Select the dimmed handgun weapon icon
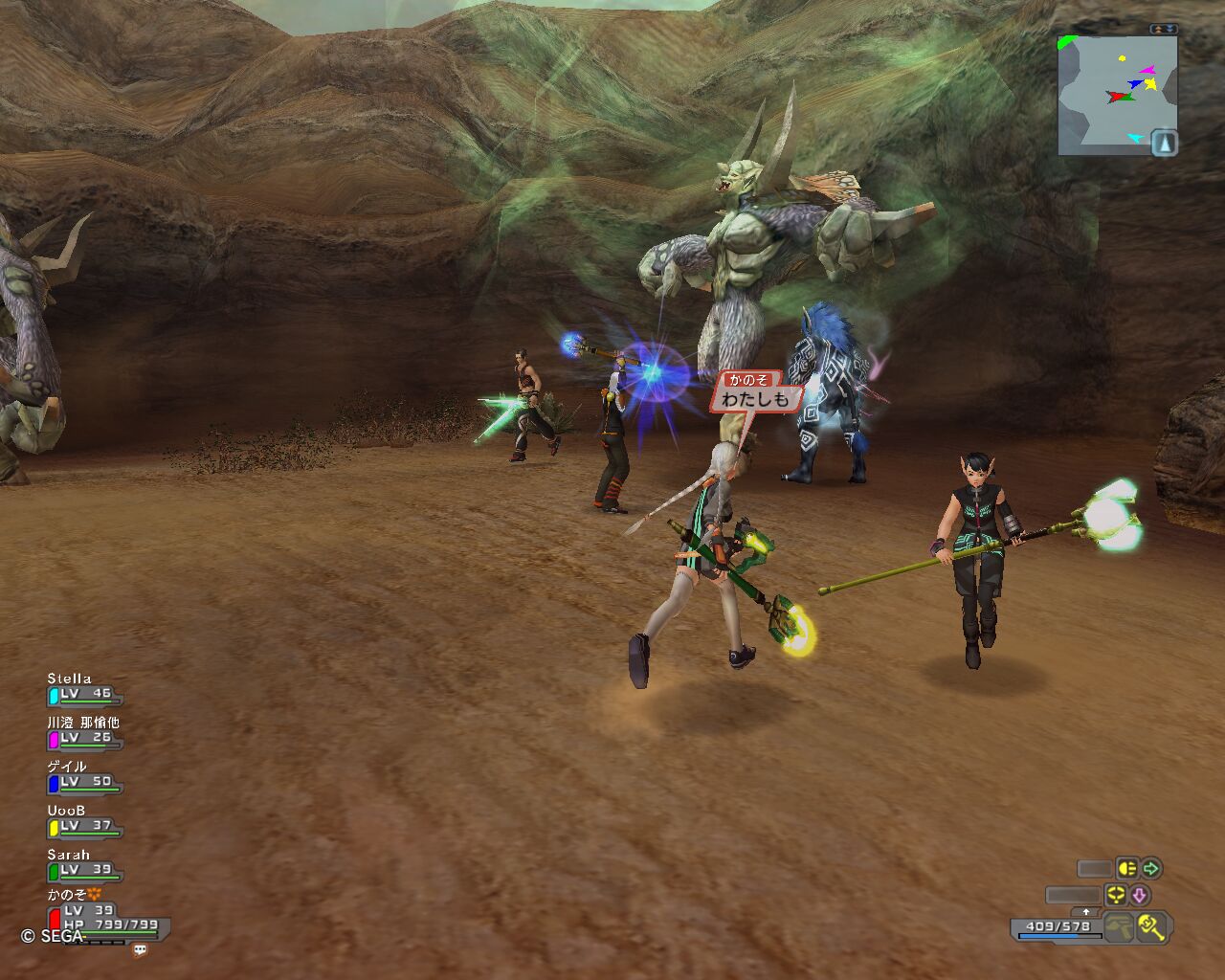Viewport: 1225px width, 980px height. [x=1119, y=926]
